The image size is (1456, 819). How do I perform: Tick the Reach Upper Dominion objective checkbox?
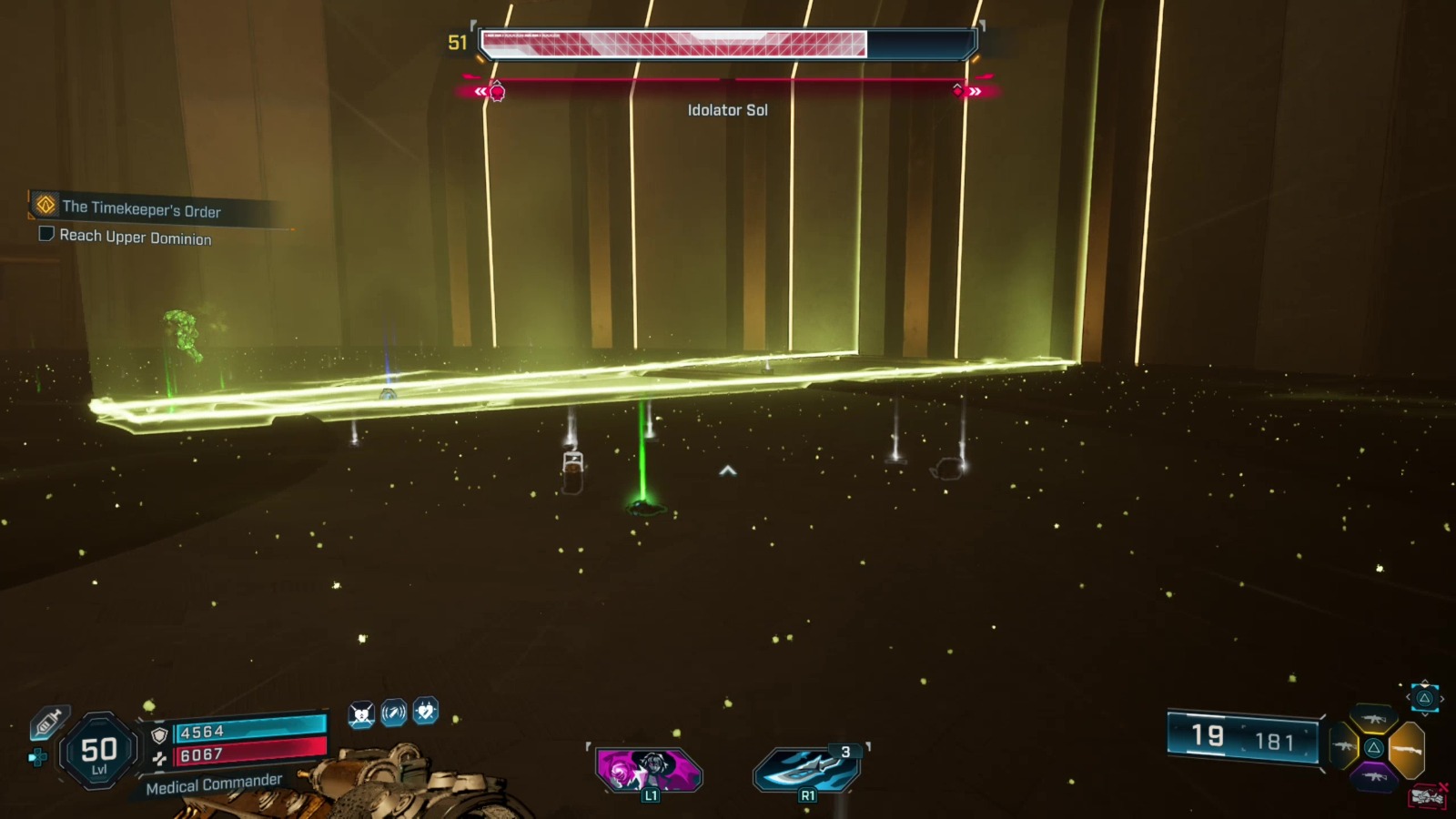pos(46,234)
